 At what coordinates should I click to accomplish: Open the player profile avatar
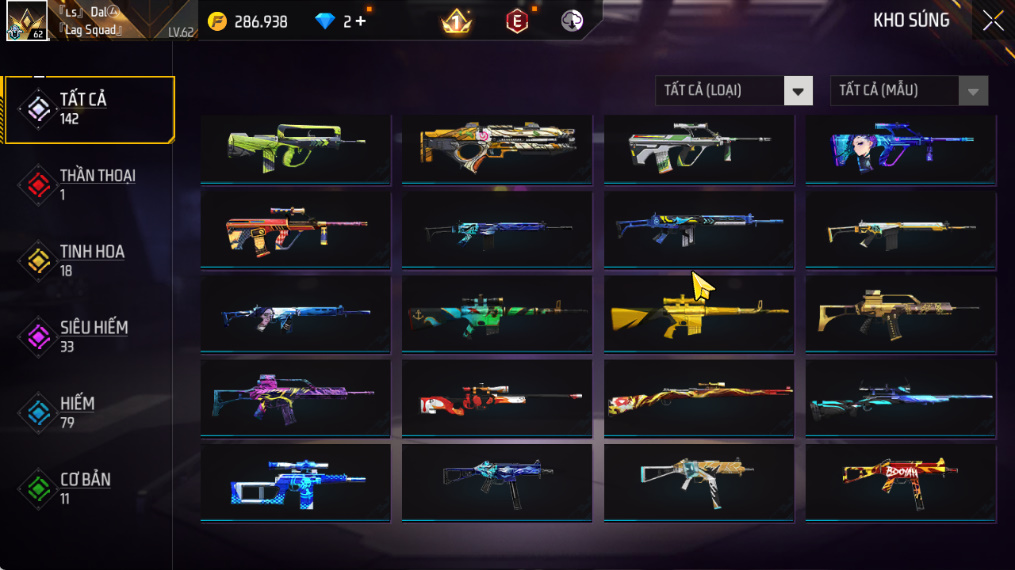27,21
